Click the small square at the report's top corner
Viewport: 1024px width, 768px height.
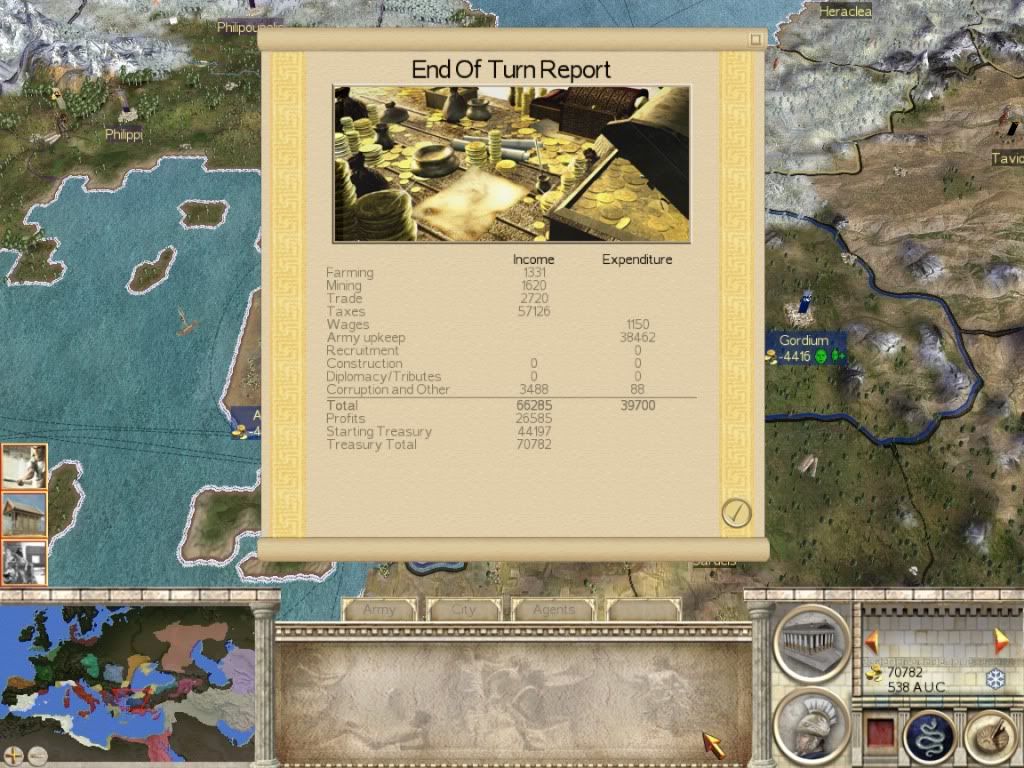[756, 40]
